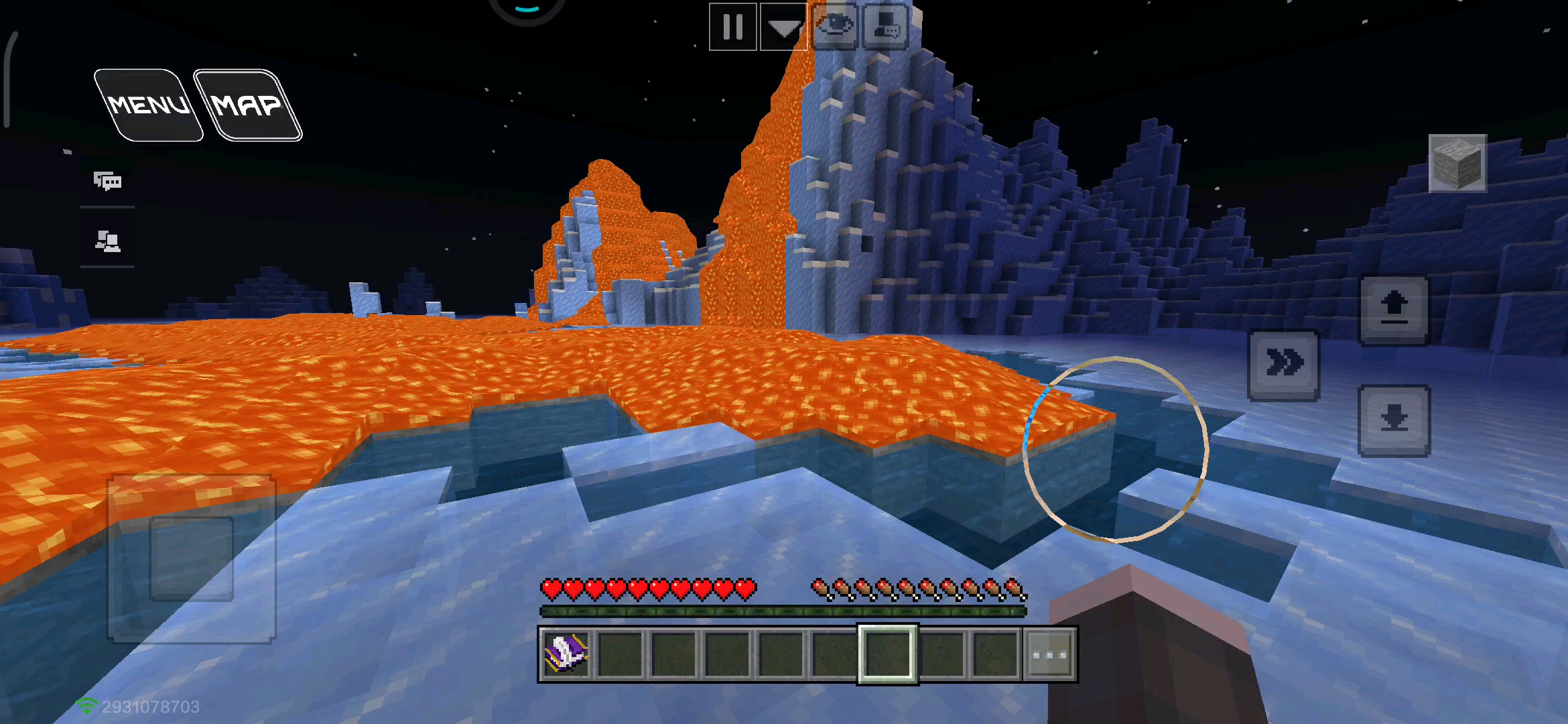Tap the fly down arrow button
Viewport: 1568px width, 724px height.
1394,420
